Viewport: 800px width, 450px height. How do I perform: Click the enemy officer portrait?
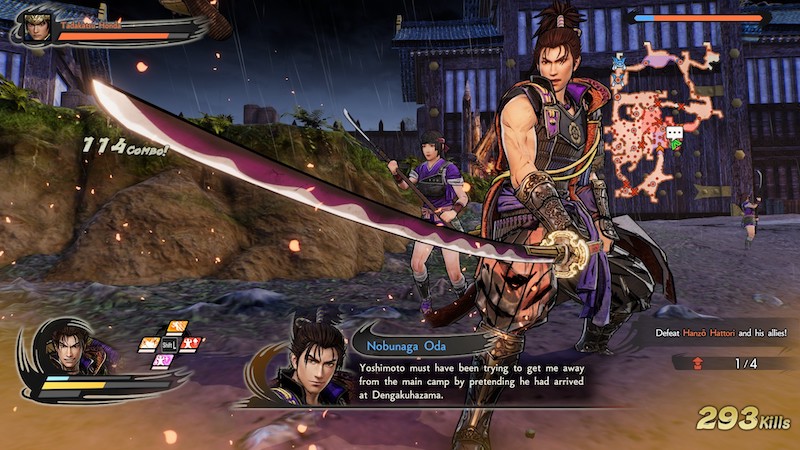pyautogui.click(x=38, y=27)
